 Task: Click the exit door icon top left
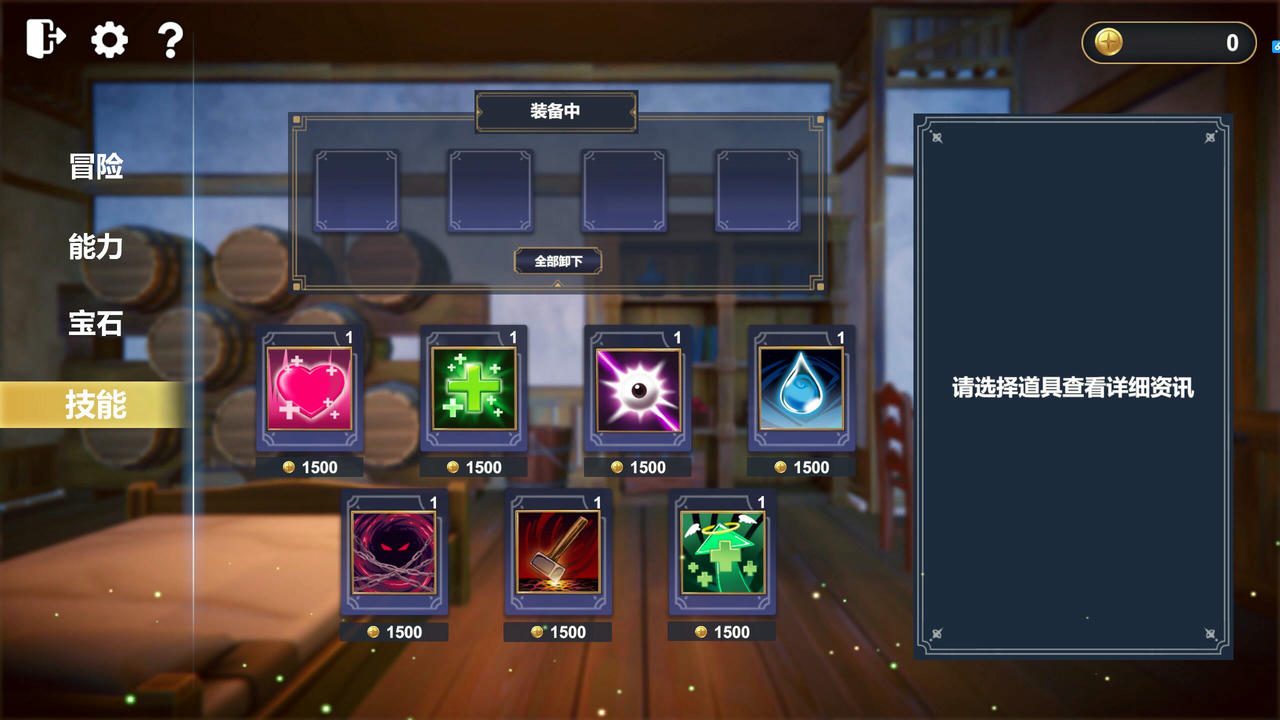(42, 39)
